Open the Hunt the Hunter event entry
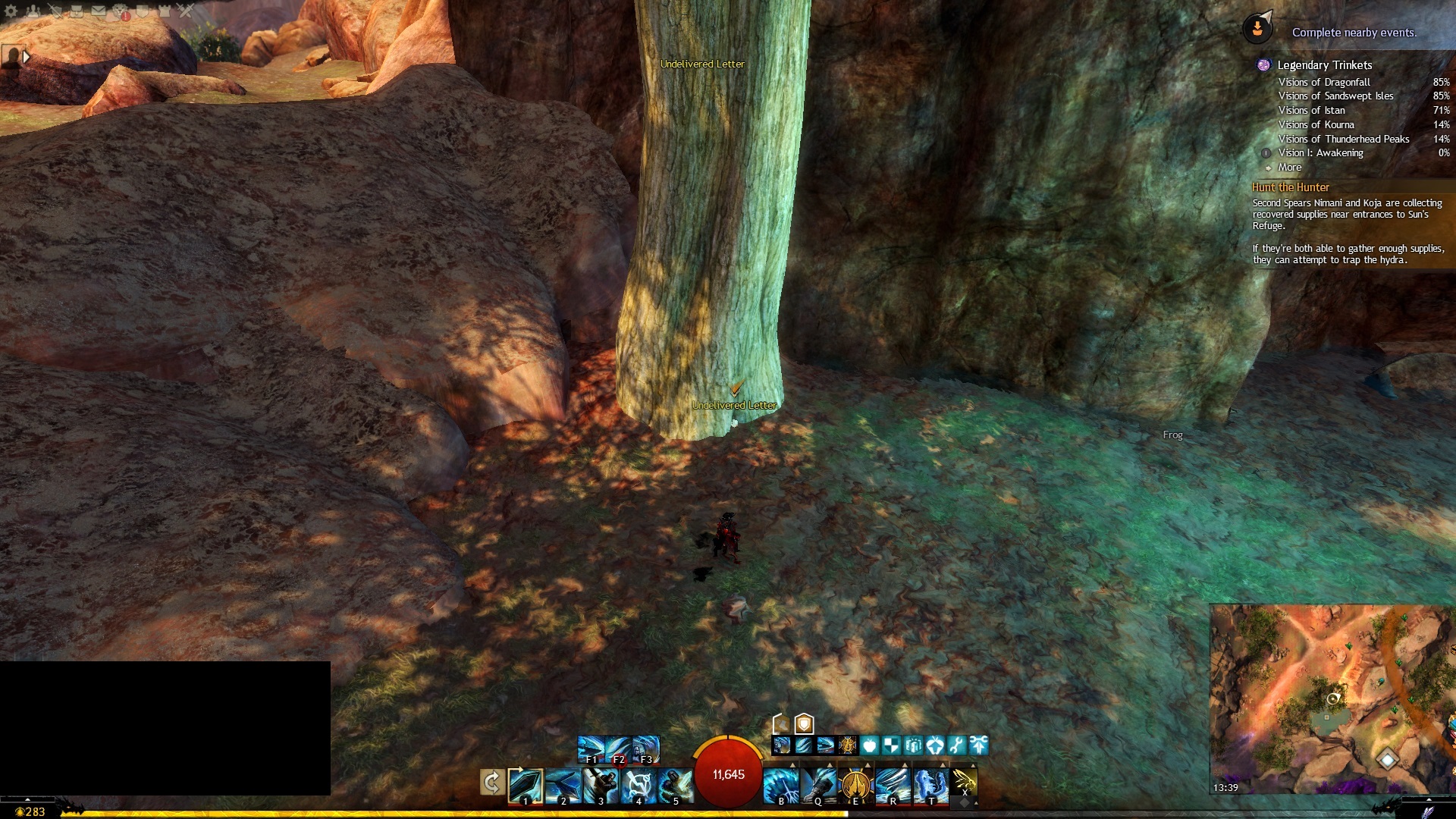The image size is (1456, 819). (x=1291, y=187)
